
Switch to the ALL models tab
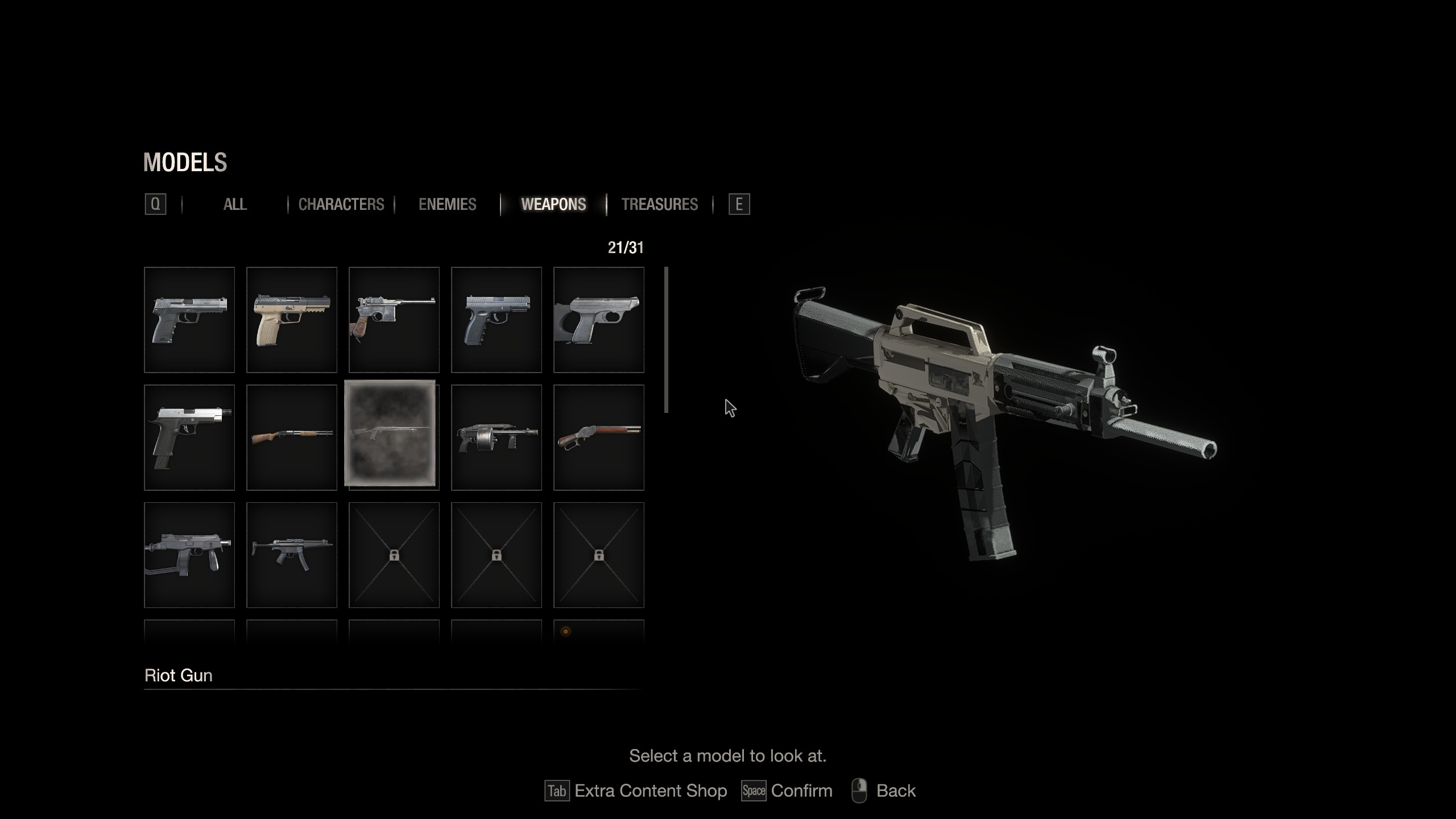[x=235, y=205]
